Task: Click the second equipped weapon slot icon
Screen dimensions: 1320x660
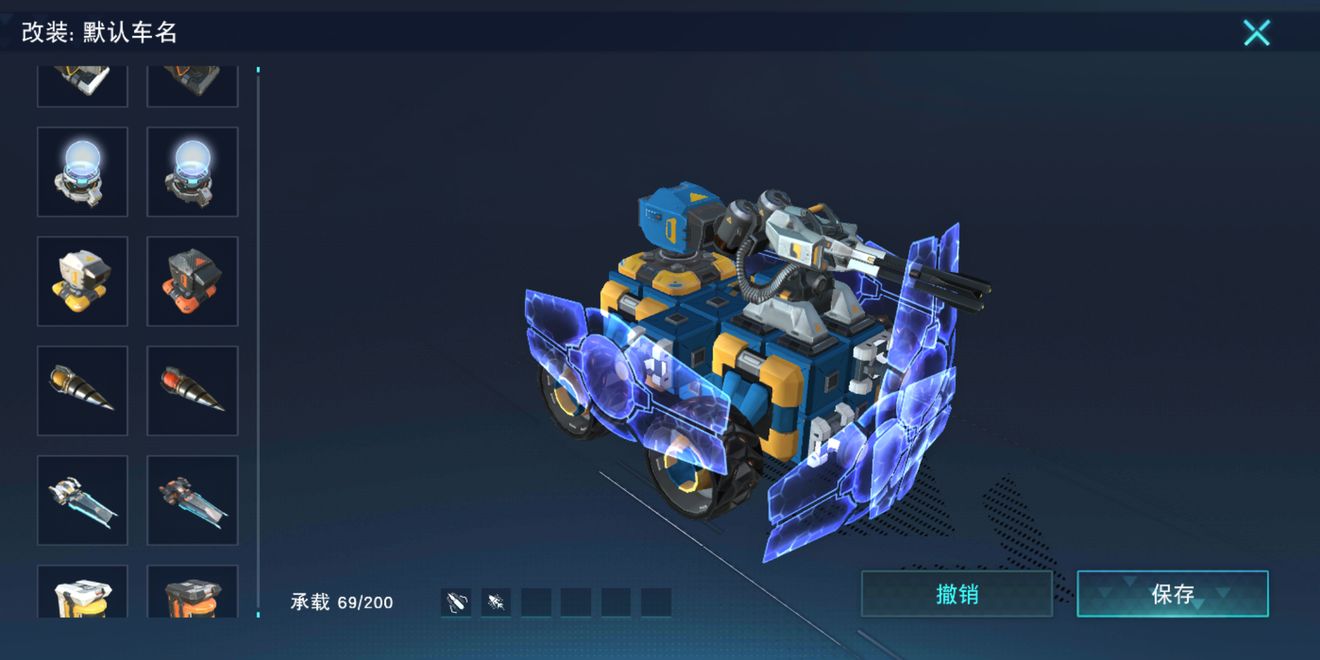Action: pos(496,602)
